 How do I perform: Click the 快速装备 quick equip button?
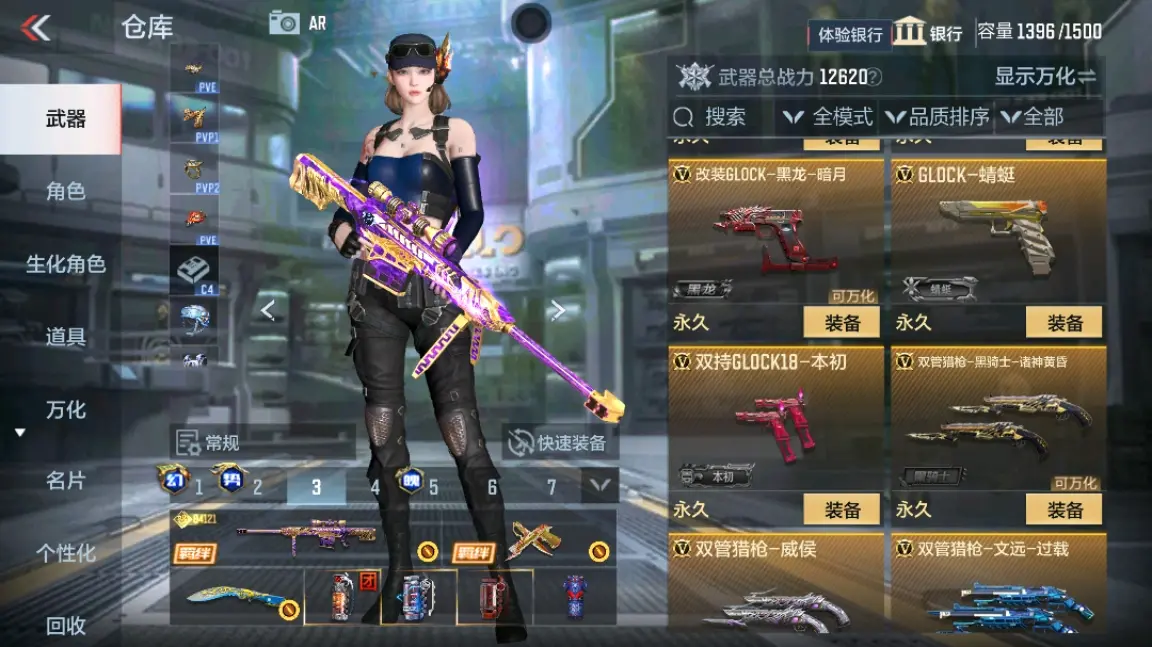[559, 442]
